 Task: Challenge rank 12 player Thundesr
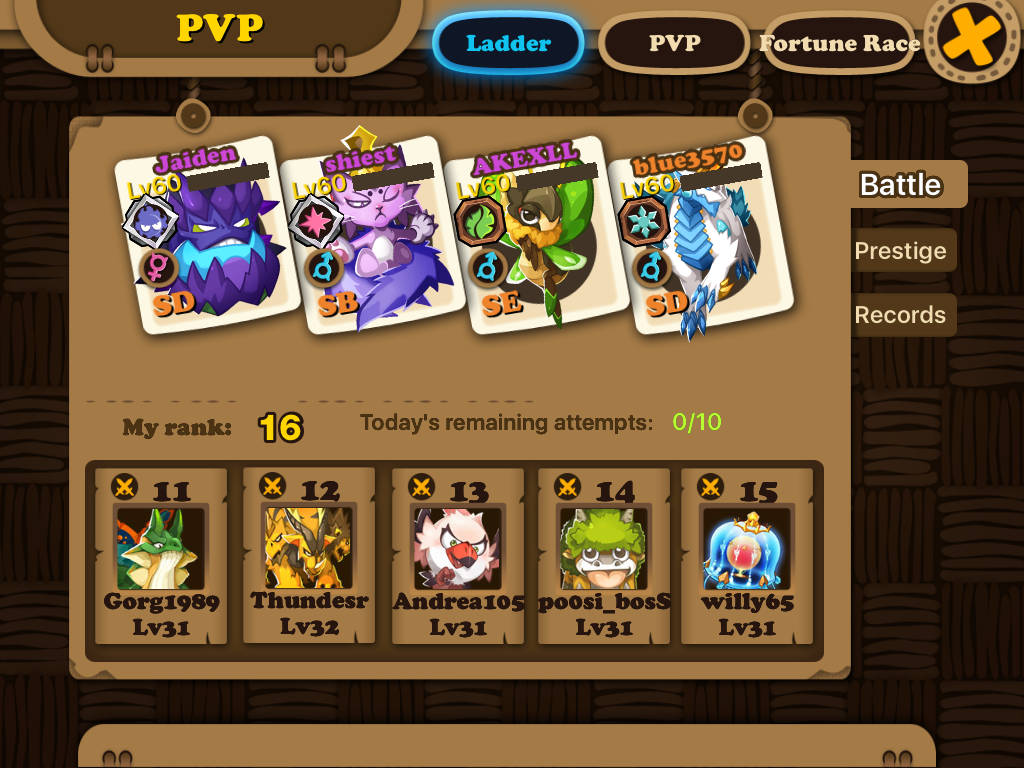click(x=309, y=556)
